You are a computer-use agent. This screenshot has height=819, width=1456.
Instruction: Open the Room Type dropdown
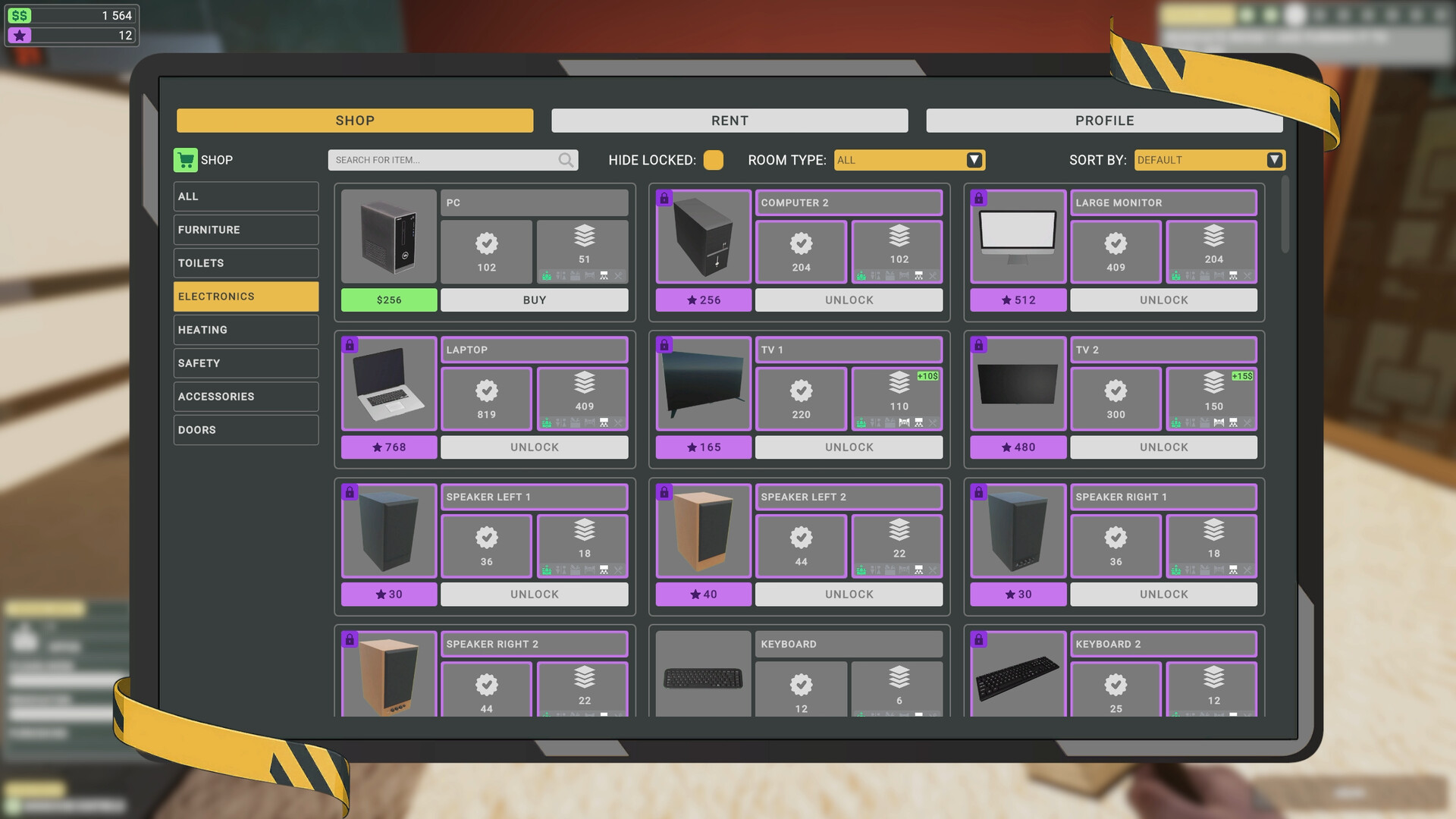[x=908, y=160]
